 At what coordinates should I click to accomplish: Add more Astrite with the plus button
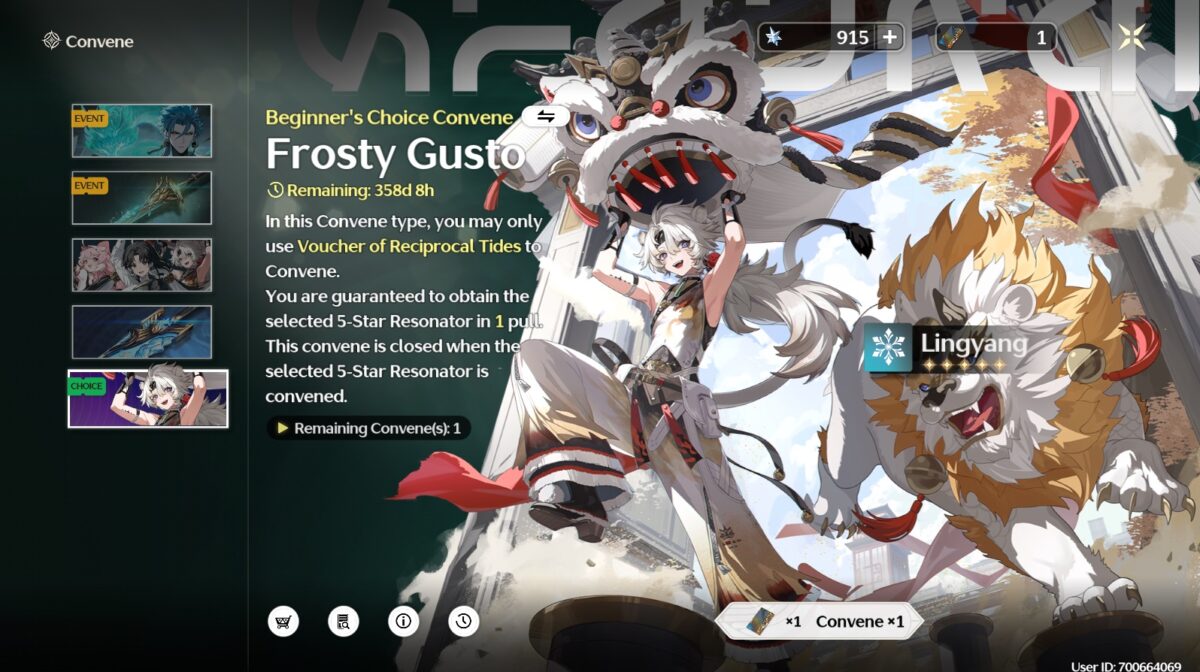pos(888,38)
